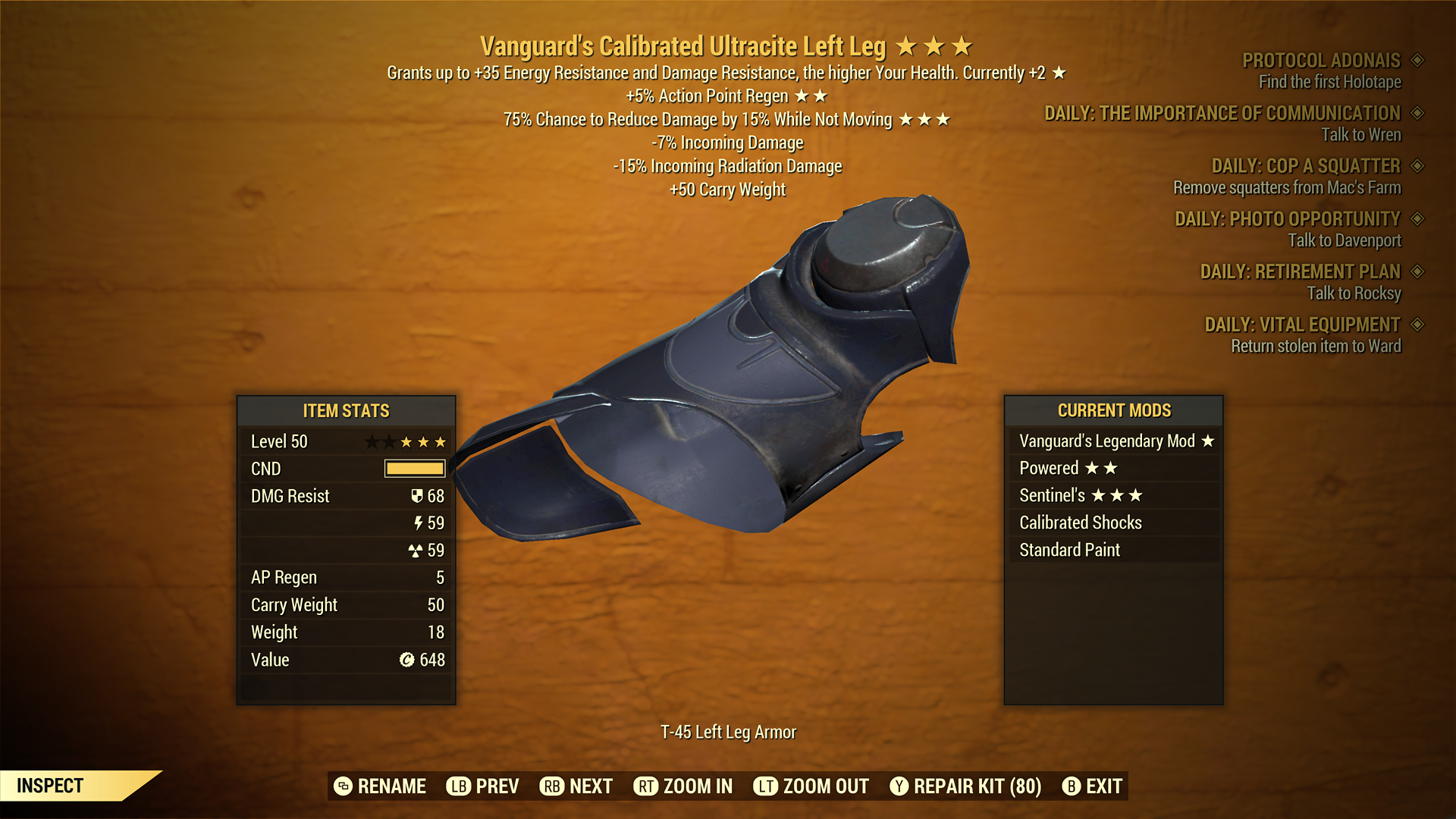The height and width of the screenshot is (819, 1456).
Task: Choose Zoom In on the armor
Action: click(683, 786)
